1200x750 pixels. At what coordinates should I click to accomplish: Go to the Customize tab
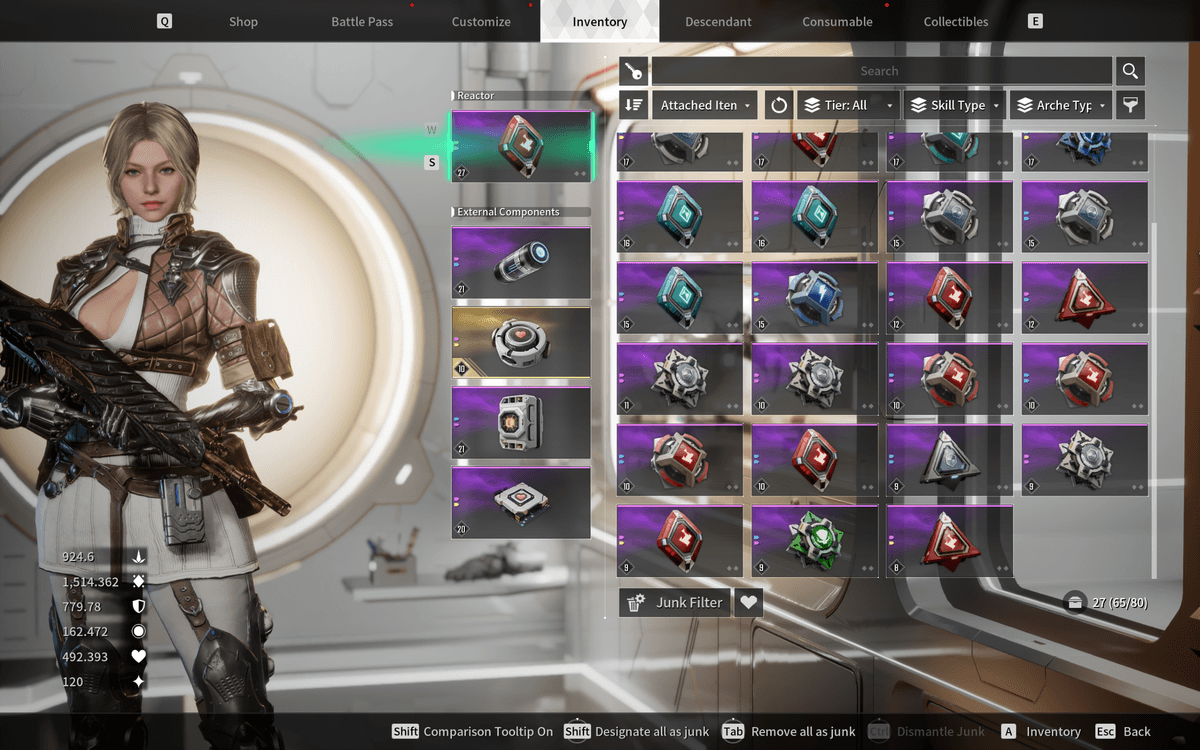[x=481, y=21]
